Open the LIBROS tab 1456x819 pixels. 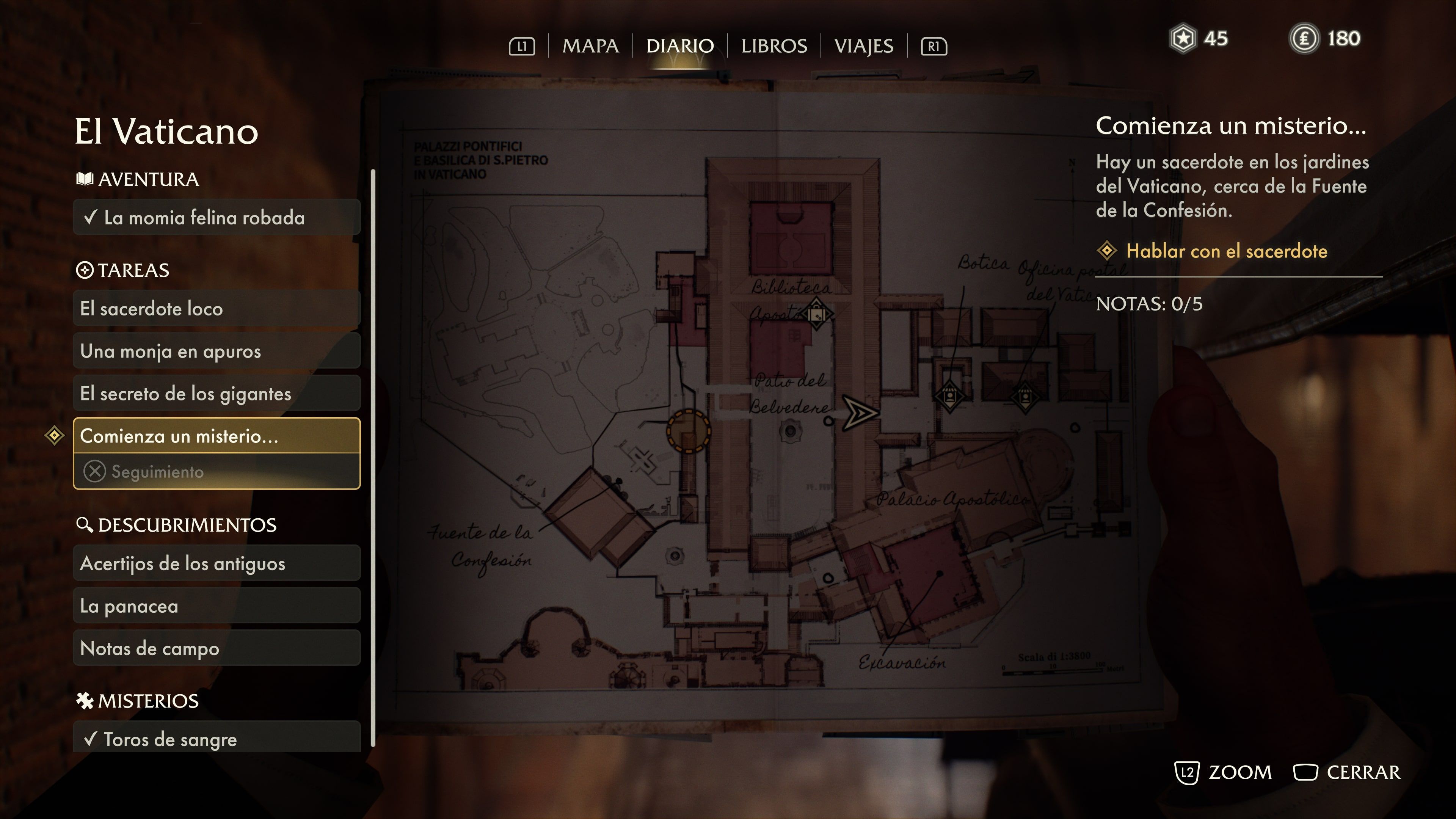[x=774, y=46]
